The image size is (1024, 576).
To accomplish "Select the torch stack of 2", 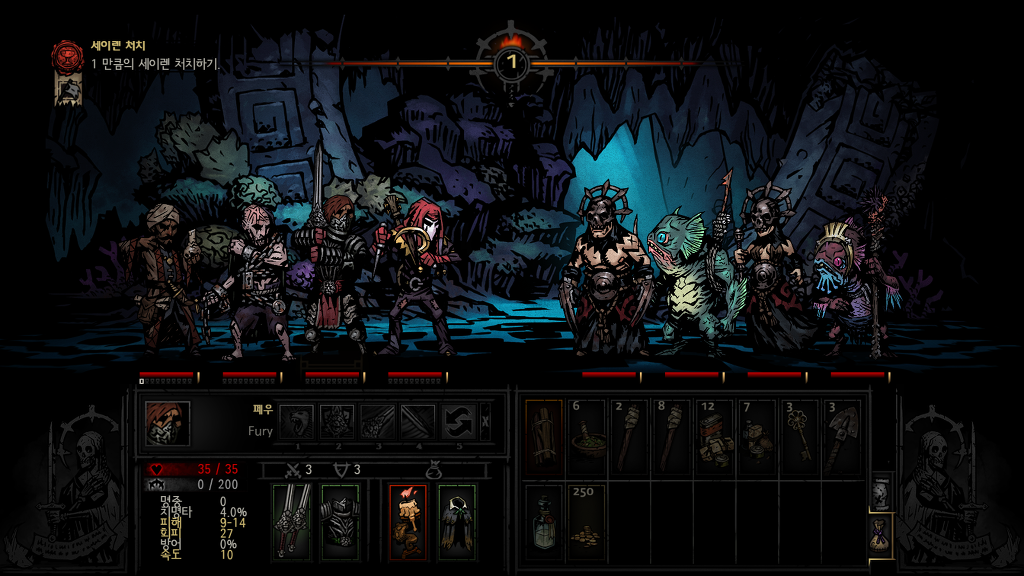I will point(630,437).
